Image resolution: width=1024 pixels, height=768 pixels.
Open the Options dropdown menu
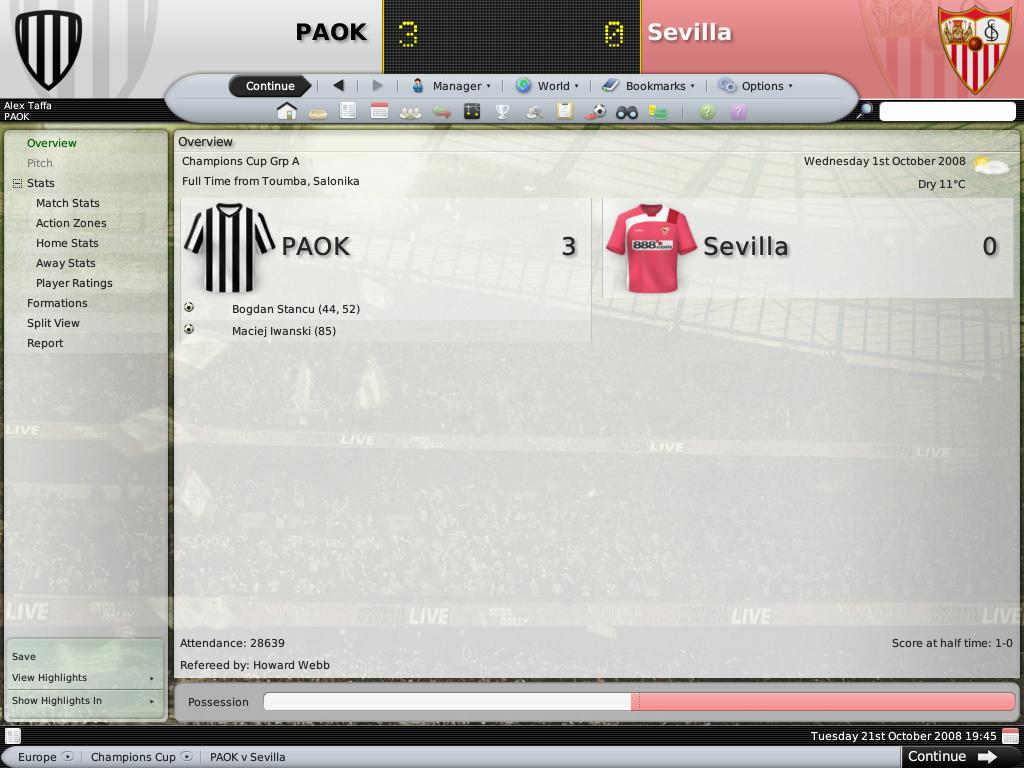pos(755,86)
